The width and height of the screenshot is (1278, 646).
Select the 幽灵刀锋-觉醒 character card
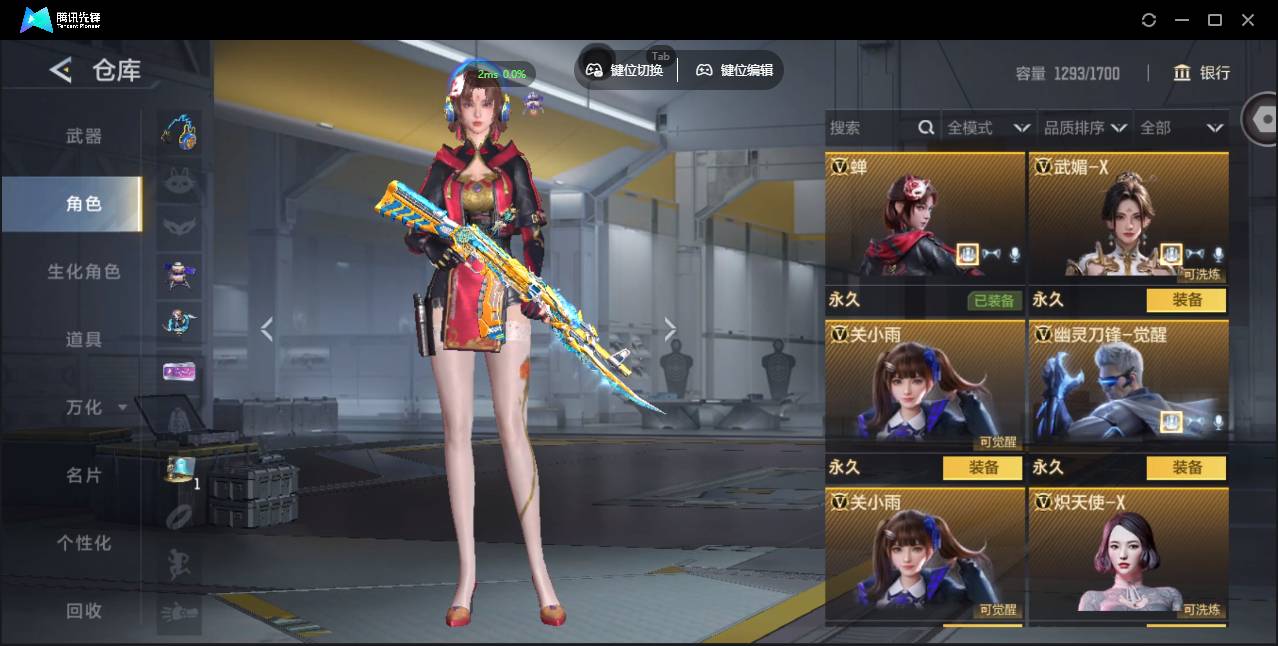pos(1128,385)
